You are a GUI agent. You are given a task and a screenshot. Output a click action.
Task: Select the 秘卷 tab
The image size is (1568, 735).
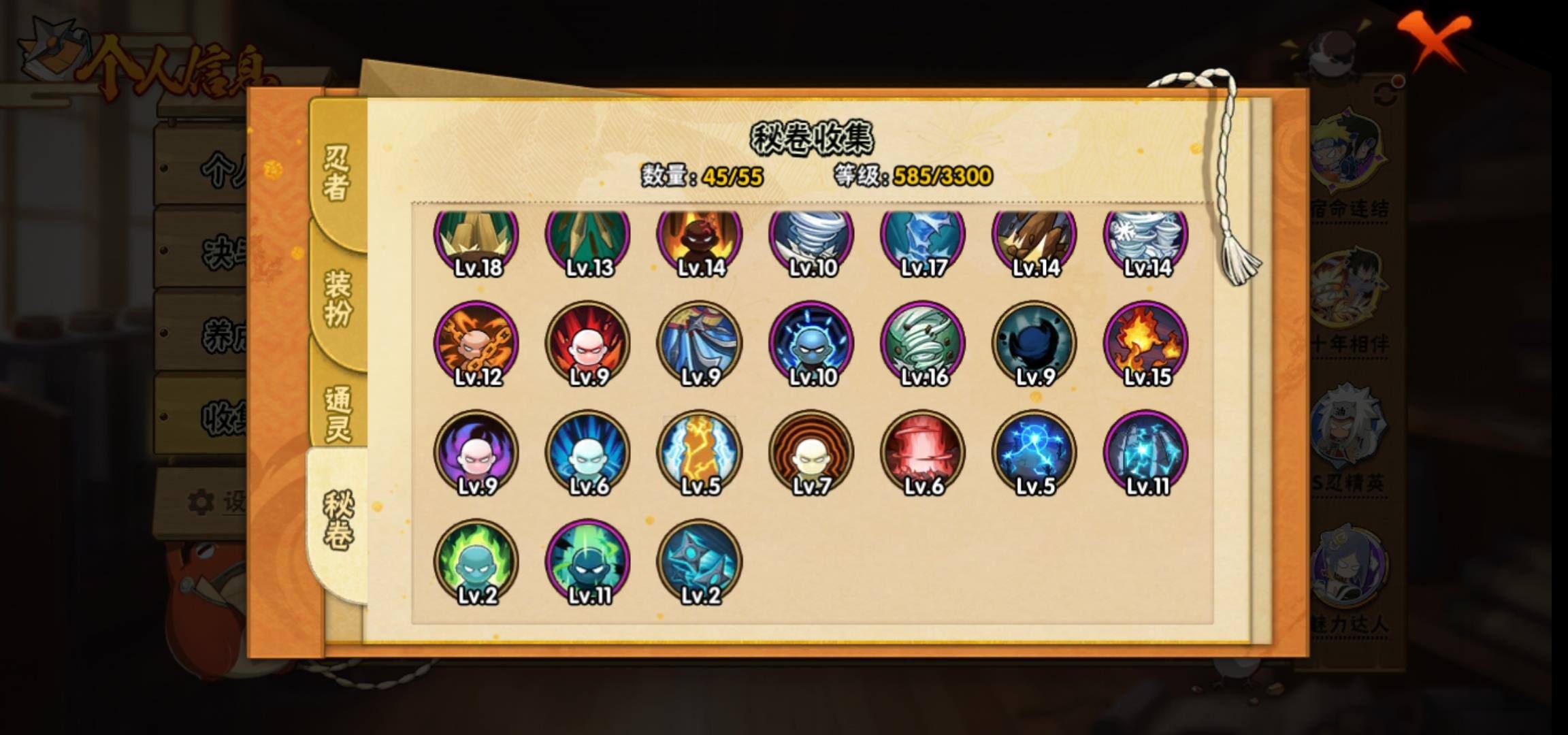(x=337, y=521)
